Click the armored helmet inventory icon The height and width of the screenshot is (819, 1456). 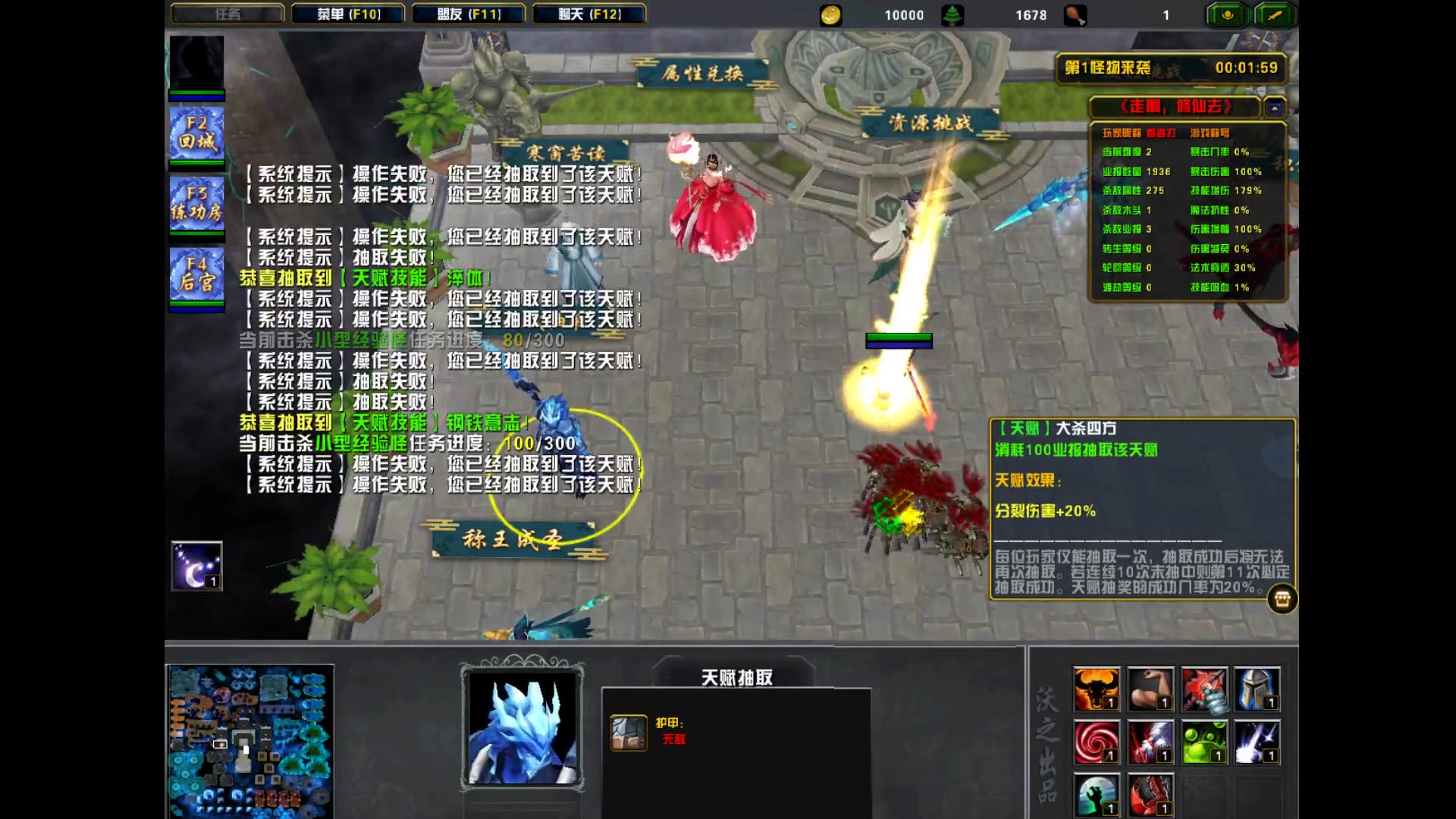[x=1258, y=690]
